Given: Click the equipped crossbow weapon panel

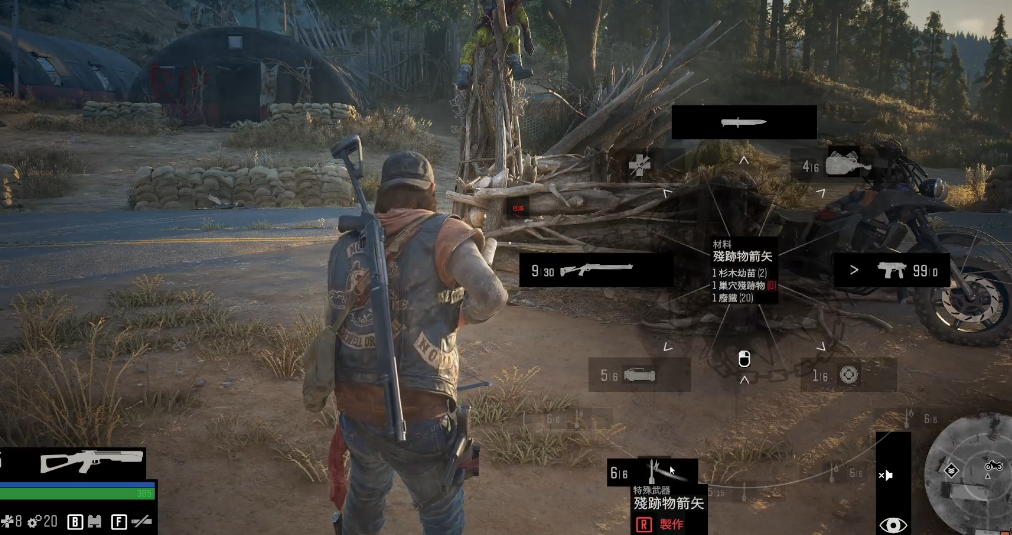Looking at the screenshot, I should tap(91, 462).
